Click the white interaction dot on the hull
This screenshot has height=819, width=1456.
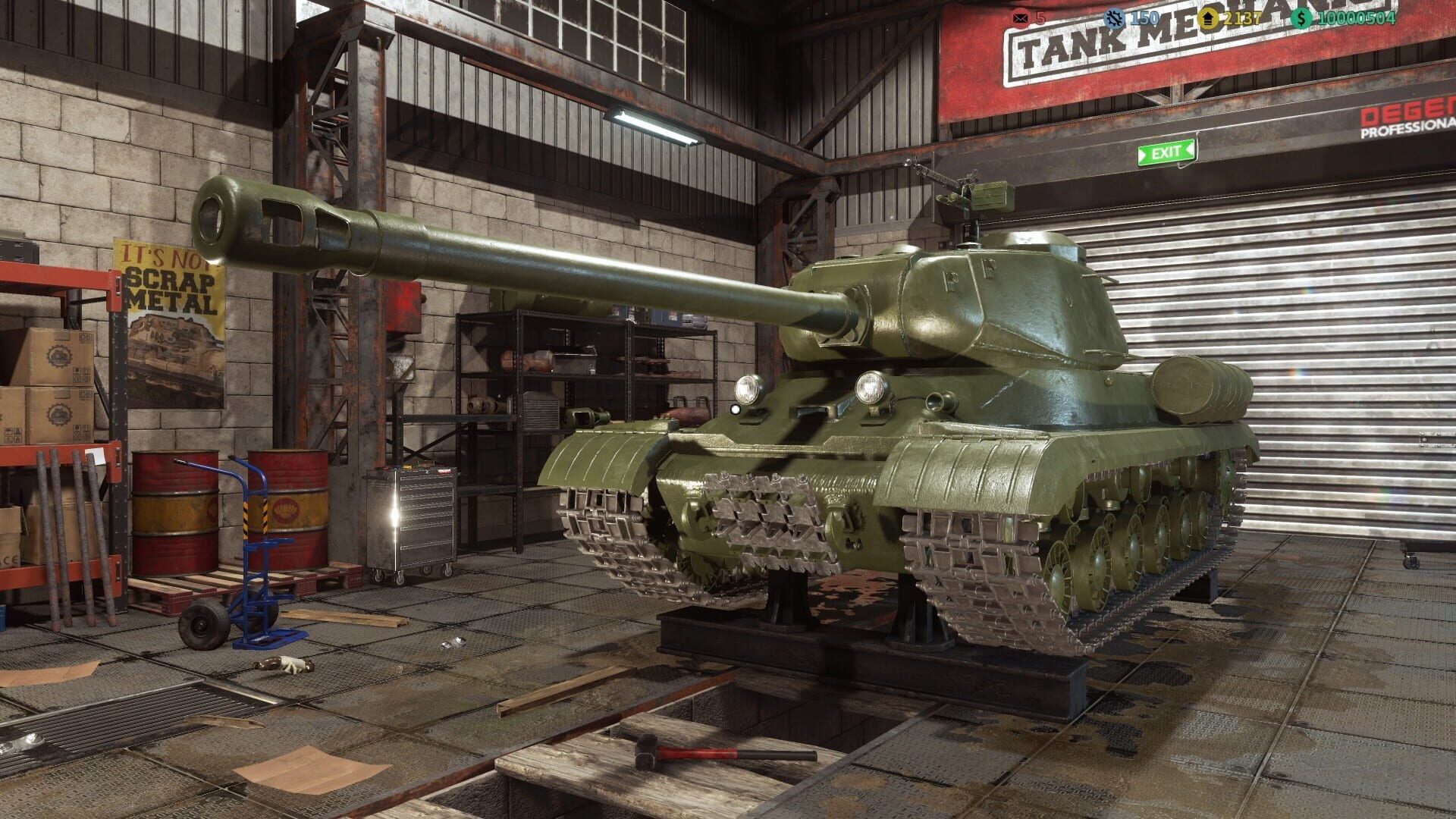(734, 409)
